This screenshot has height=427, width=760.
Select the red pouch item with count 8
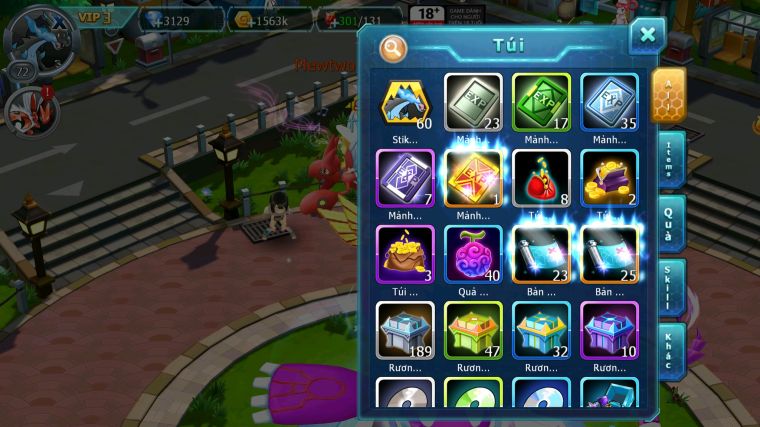pos(541,178)
